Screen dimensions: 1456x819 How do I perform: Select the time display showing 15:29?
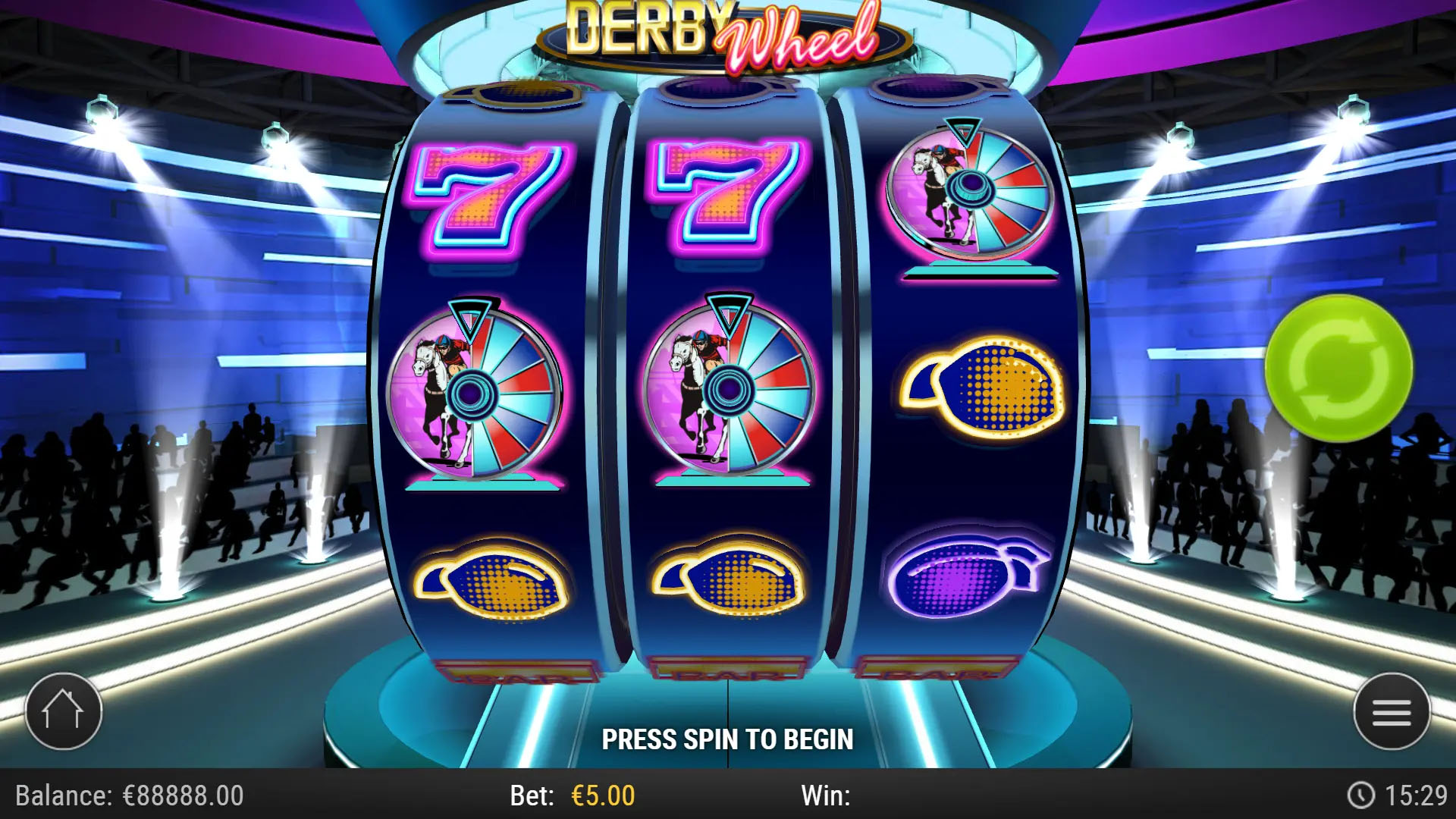pos(1418,797)
